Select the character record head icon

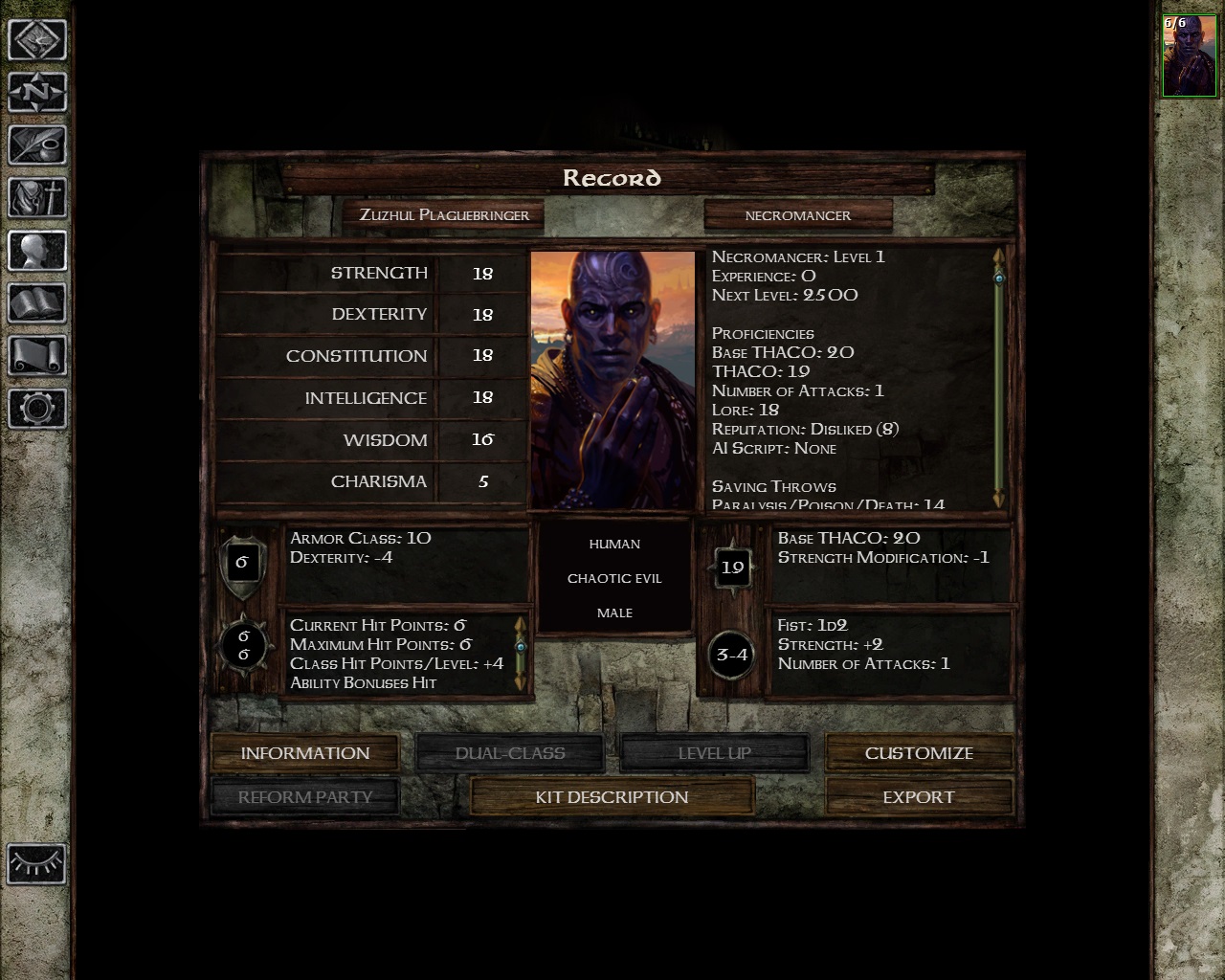point(37,251)
